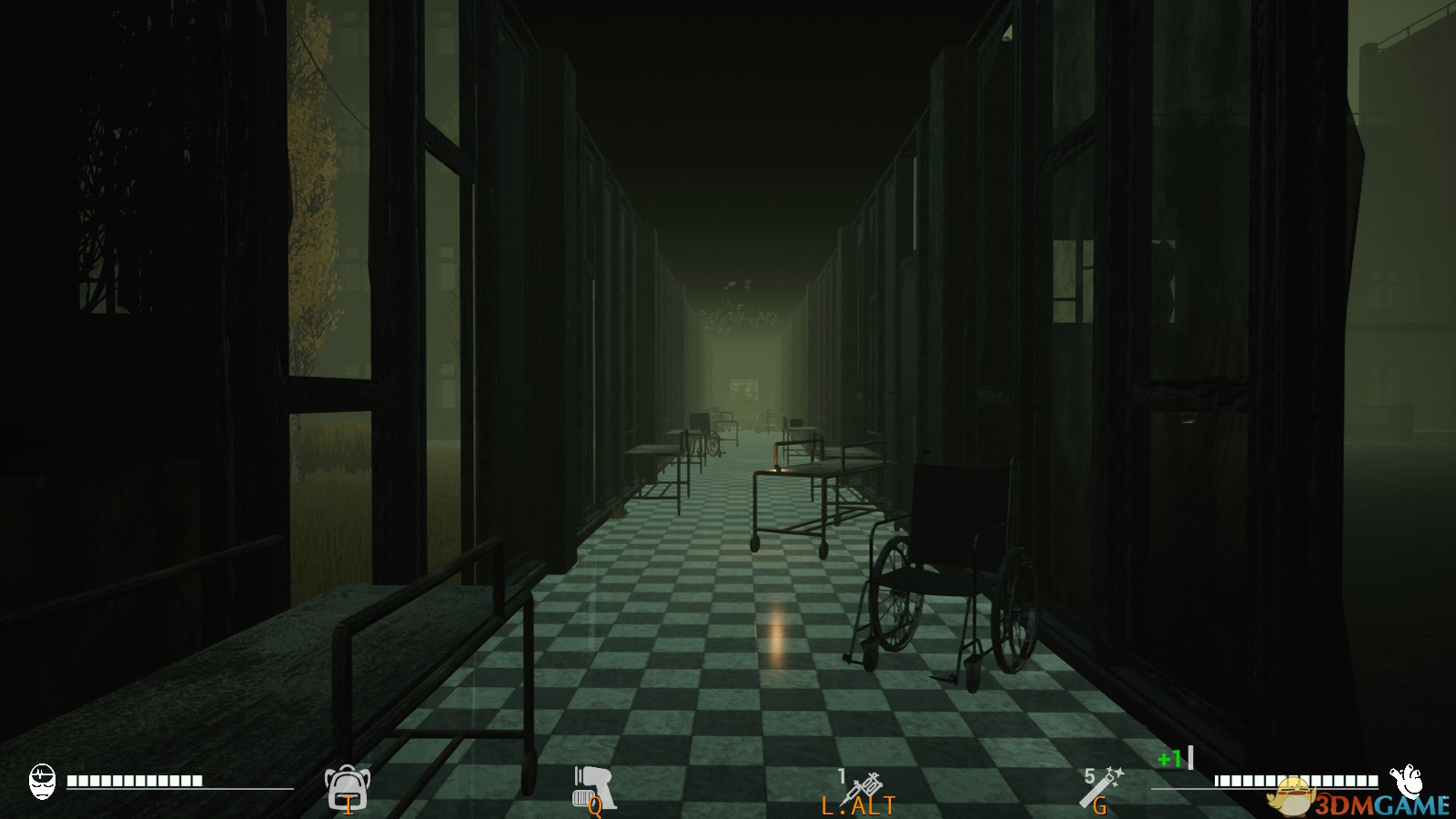Open the backpack inventory icon
Viewport: 1456px width, 819px height.
pyautogui.click(x=347, y=786)
